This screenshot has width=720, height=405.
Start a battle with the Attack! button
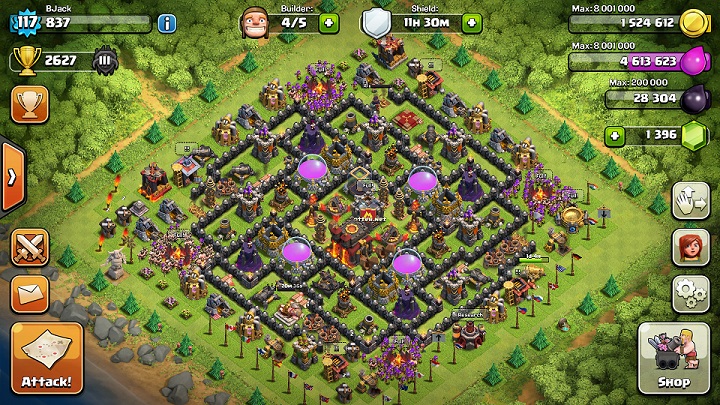(46, 357)
